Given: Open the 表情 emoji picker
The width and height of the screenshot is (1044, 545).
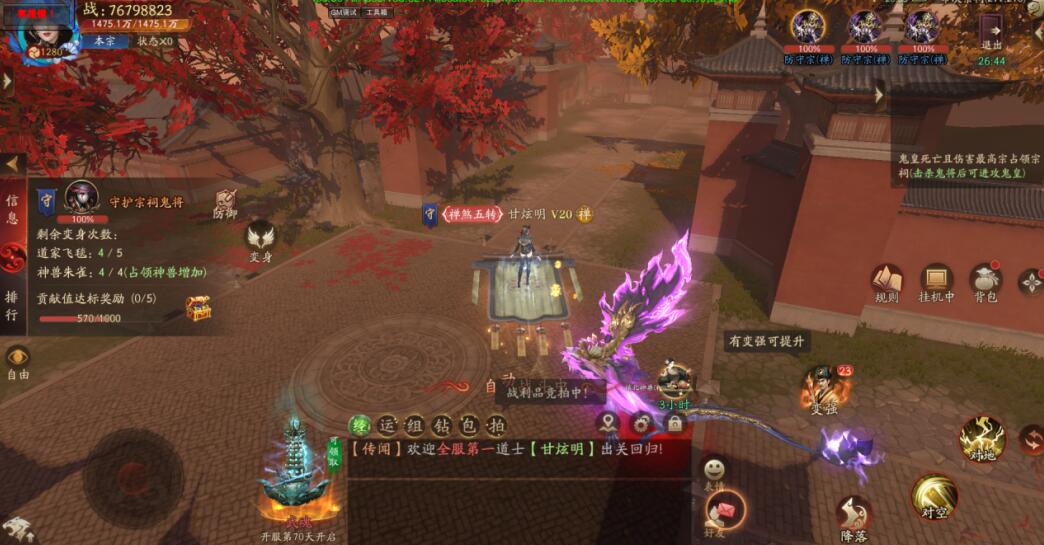Looking at the screenshot, I should pos(713,470).
